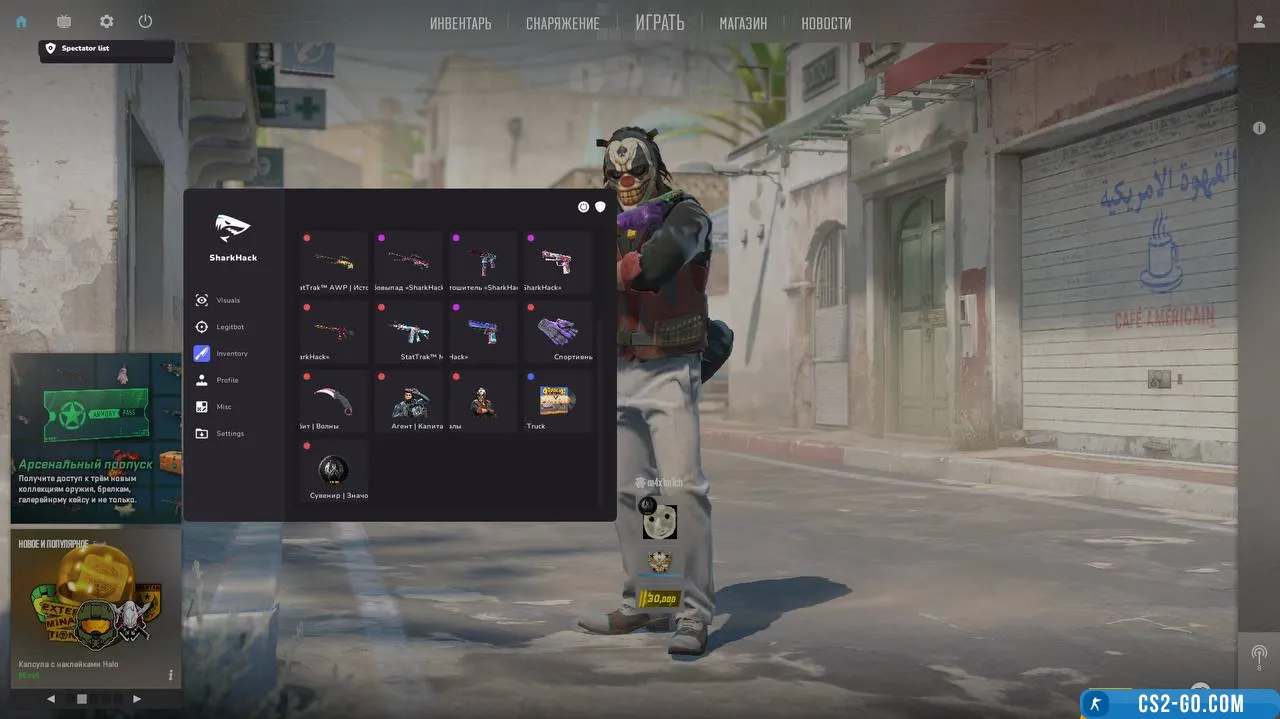Image resolution: width=1280 pixels, height=719 pixels.
Task: Go to the next store carousel item
Action: coord(137,699)
